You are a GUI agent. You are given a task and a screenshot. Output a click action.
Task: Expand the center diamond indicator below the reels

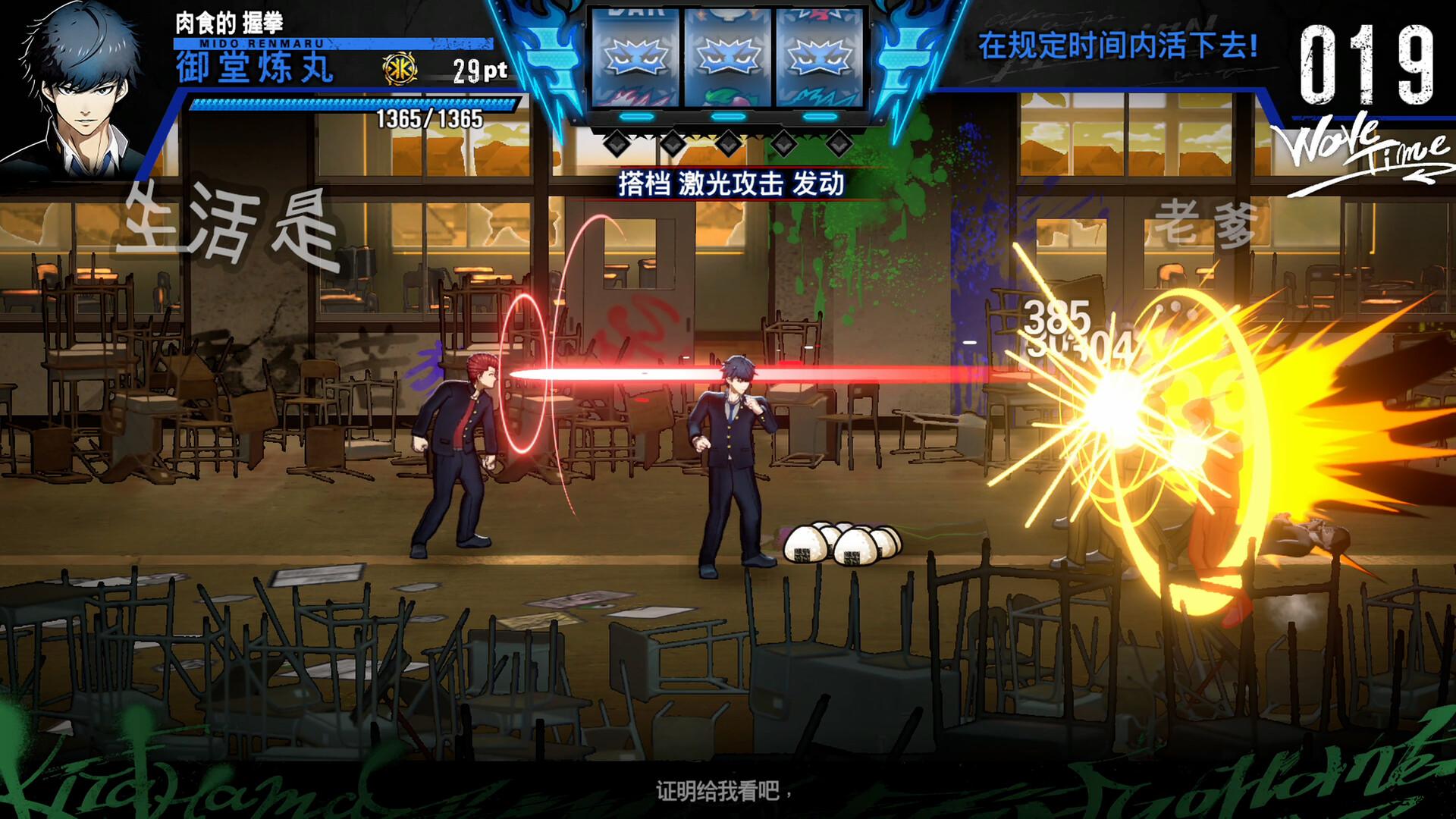click(730, 143)
